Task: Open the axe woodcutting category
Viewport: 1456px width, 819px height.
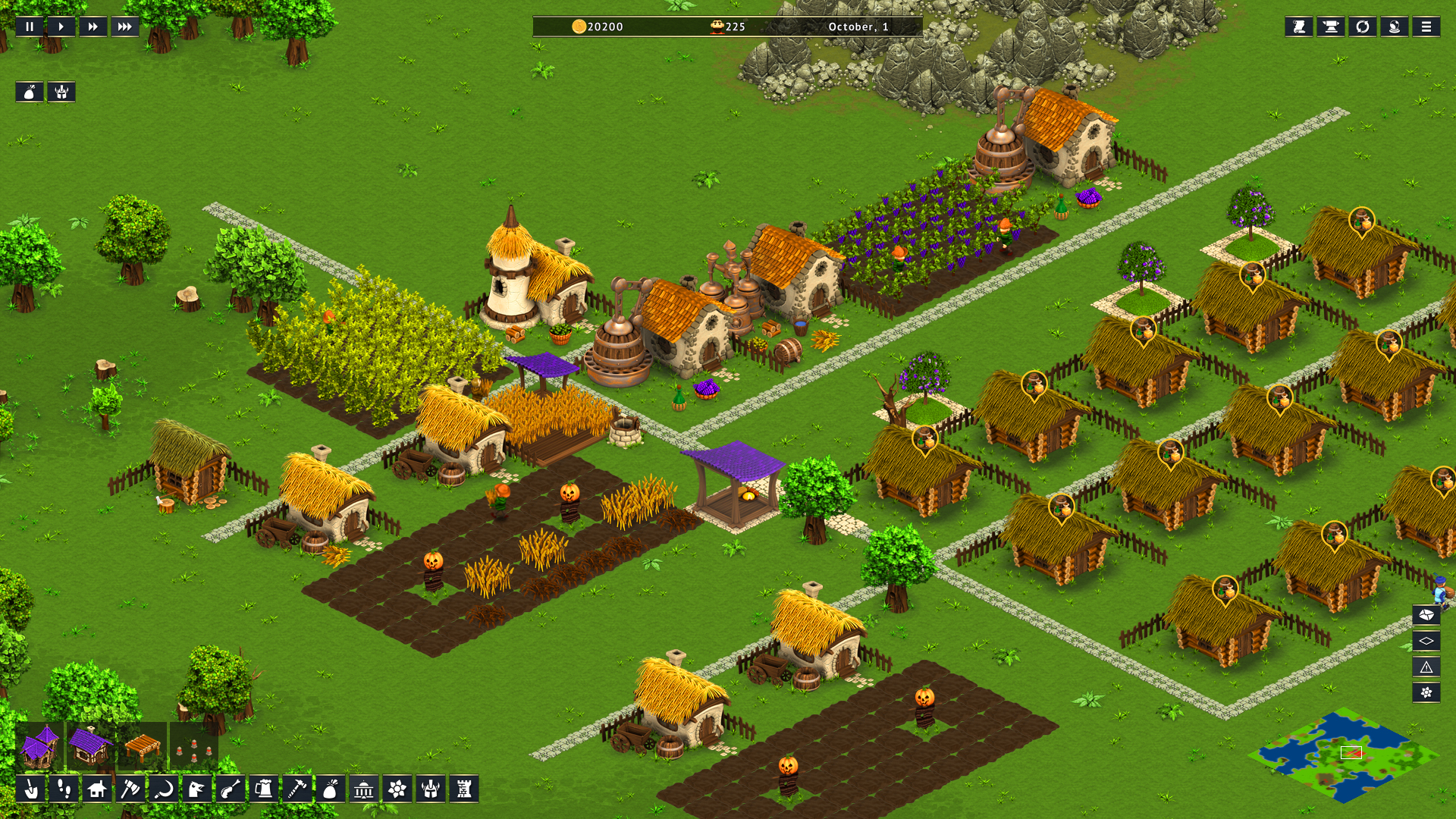Action: pyautogui.click(x=130, y=789)
